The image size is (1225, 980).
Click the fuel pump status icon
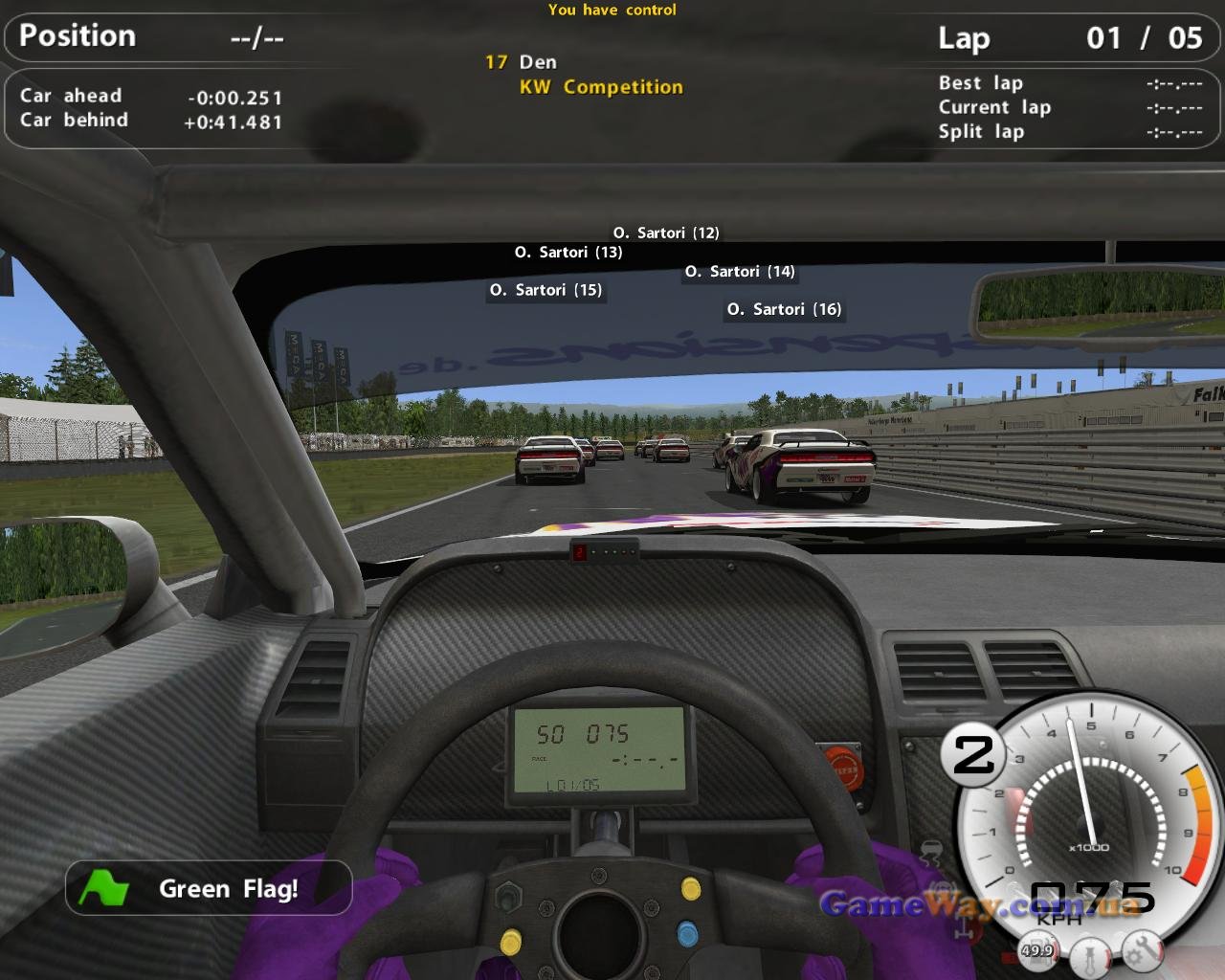(1036, 950)
